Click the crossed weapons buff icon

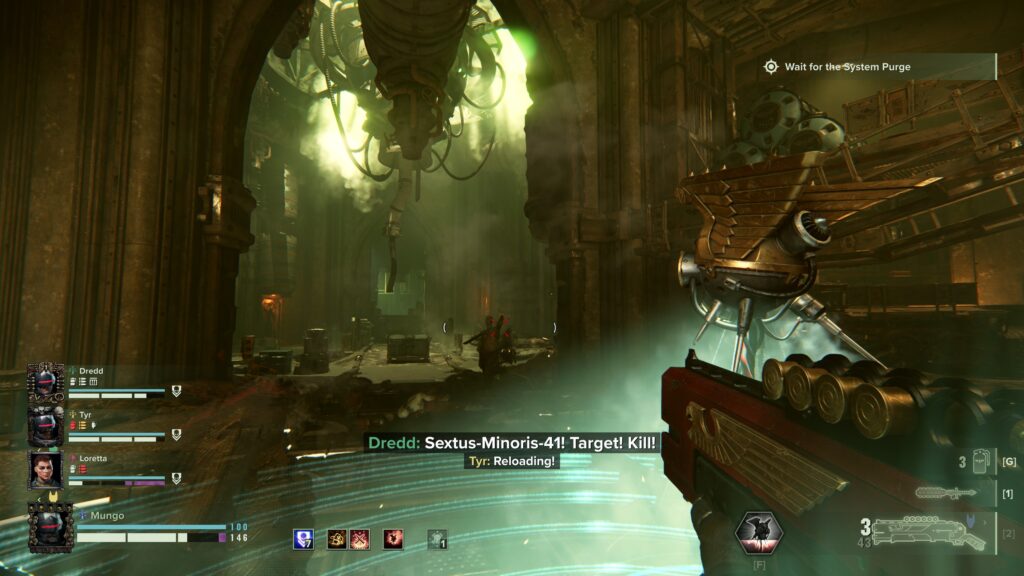(x=360, y=539)
